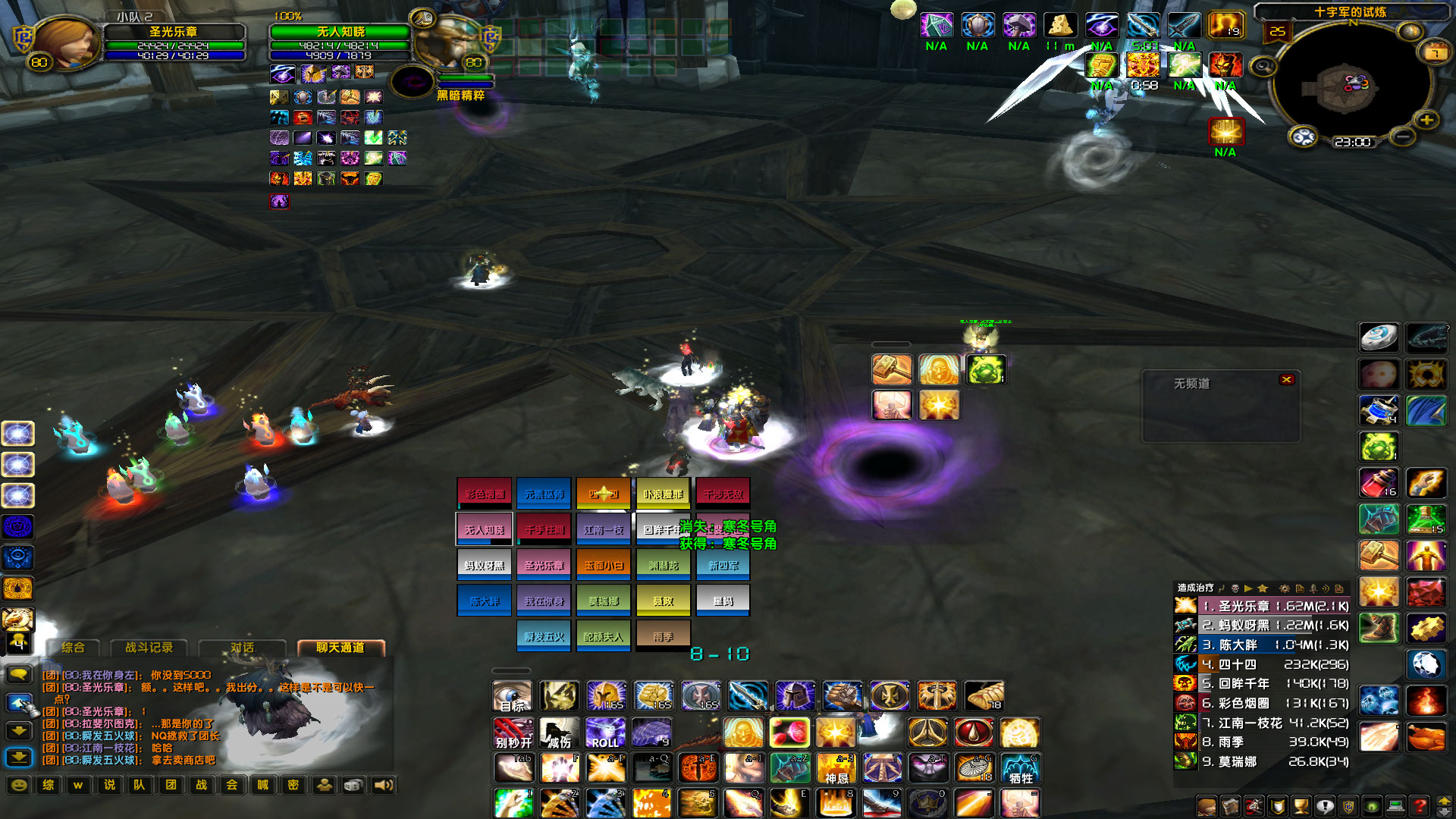The height and width of the screenshot is (819, 1456).
Task: Open the 综合 chat tab
Action: click(74, 648)
